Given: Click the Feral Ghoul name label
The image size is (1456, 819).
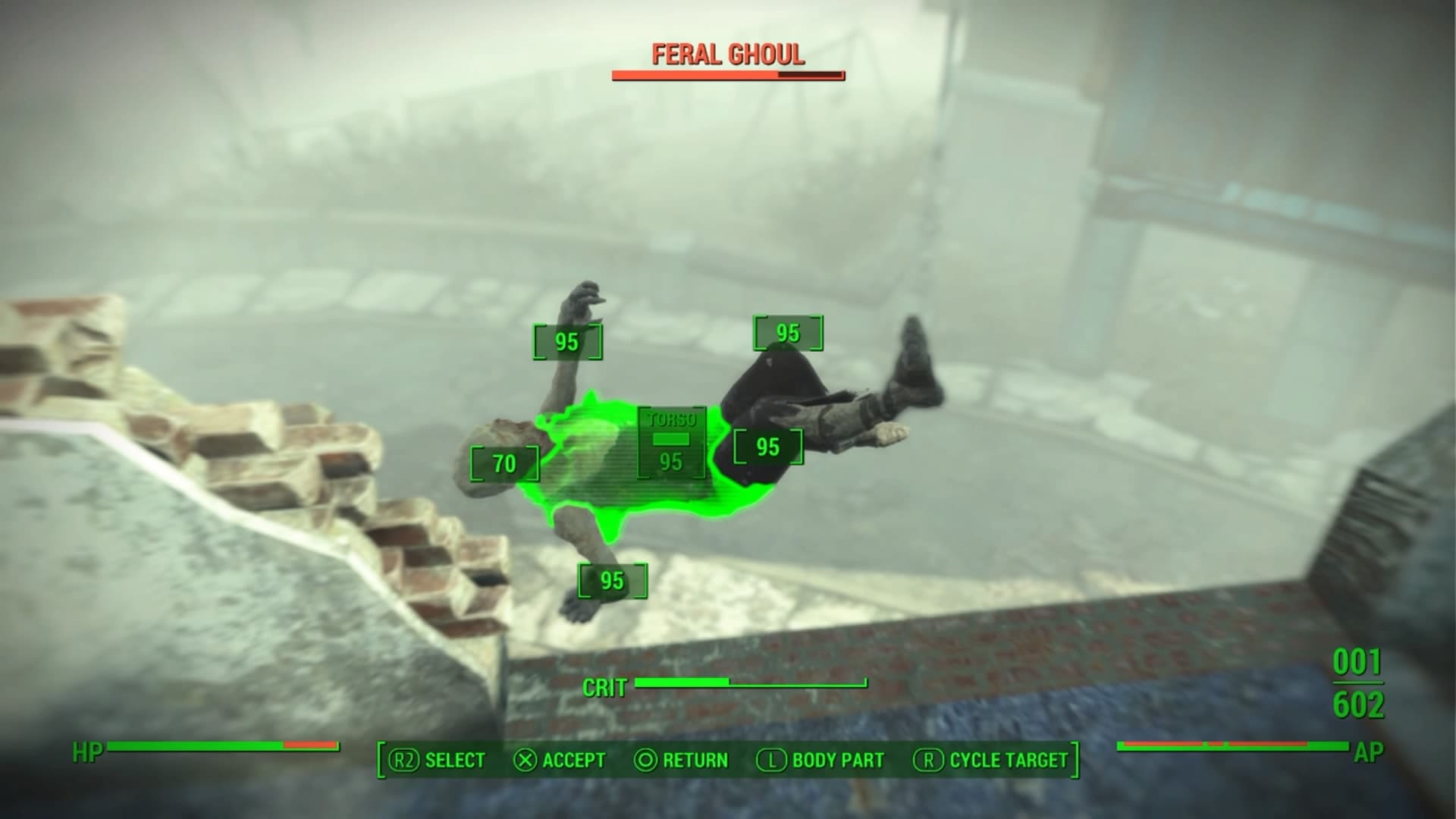Looking at the screenshot, I should [726, 55].
